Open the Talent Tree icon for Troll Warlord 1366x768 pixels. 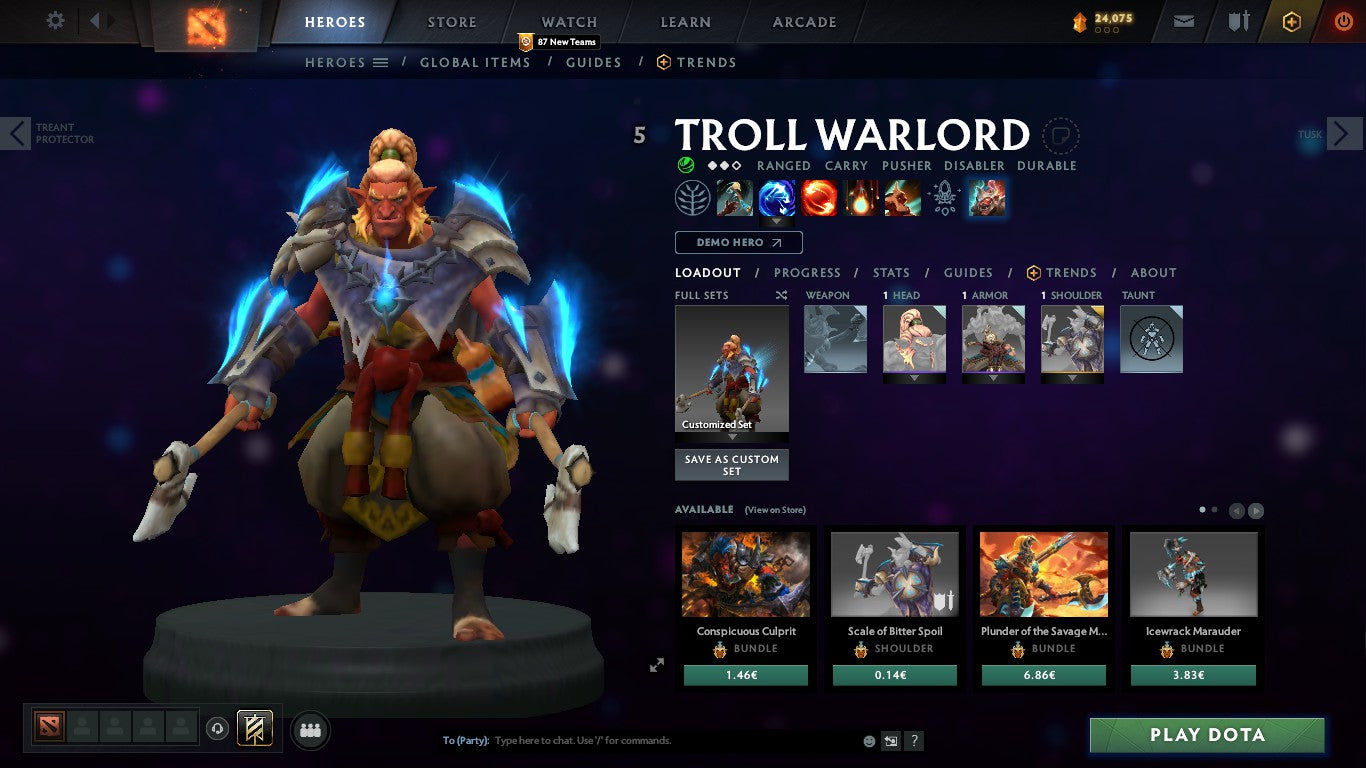click(694, 197)
